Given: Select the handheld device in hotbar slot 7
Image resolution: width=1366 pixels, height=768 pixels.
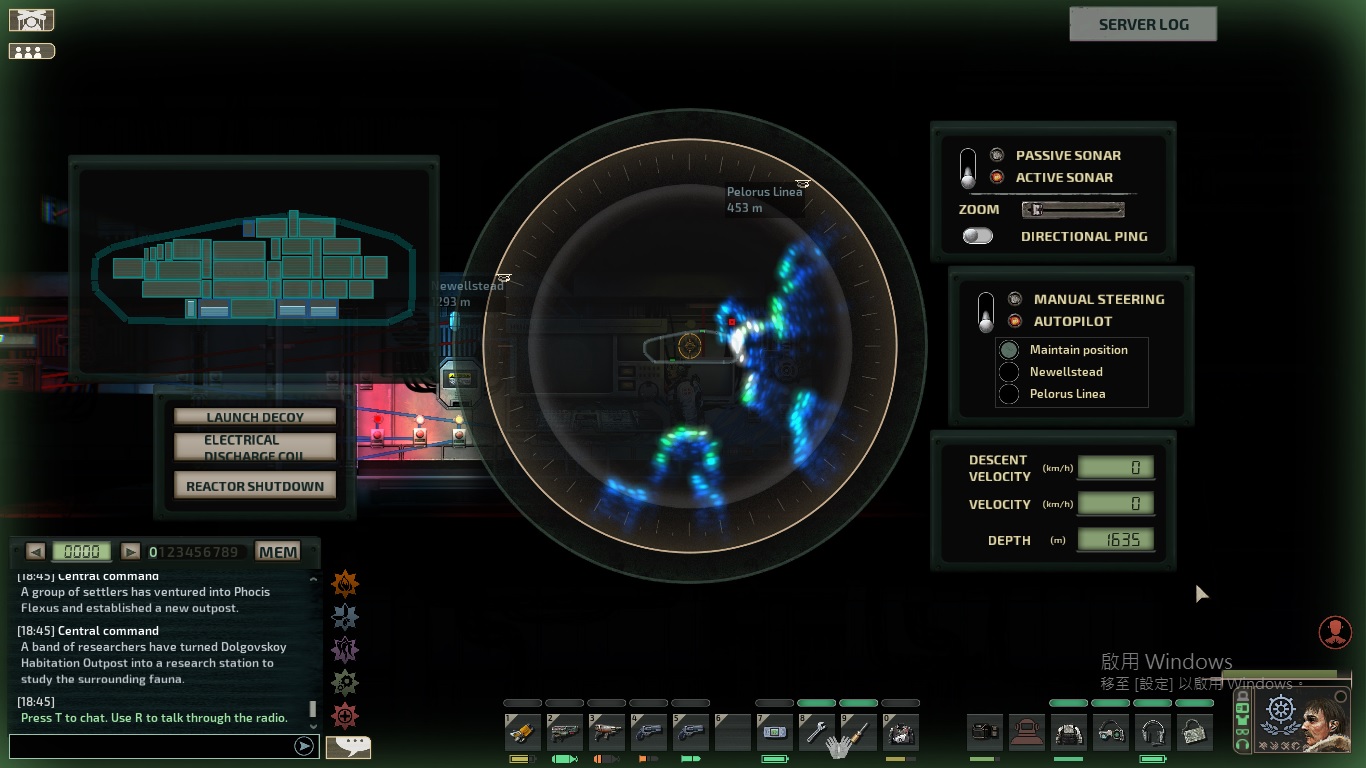Looking at the screenshot, I should [774, 732].
